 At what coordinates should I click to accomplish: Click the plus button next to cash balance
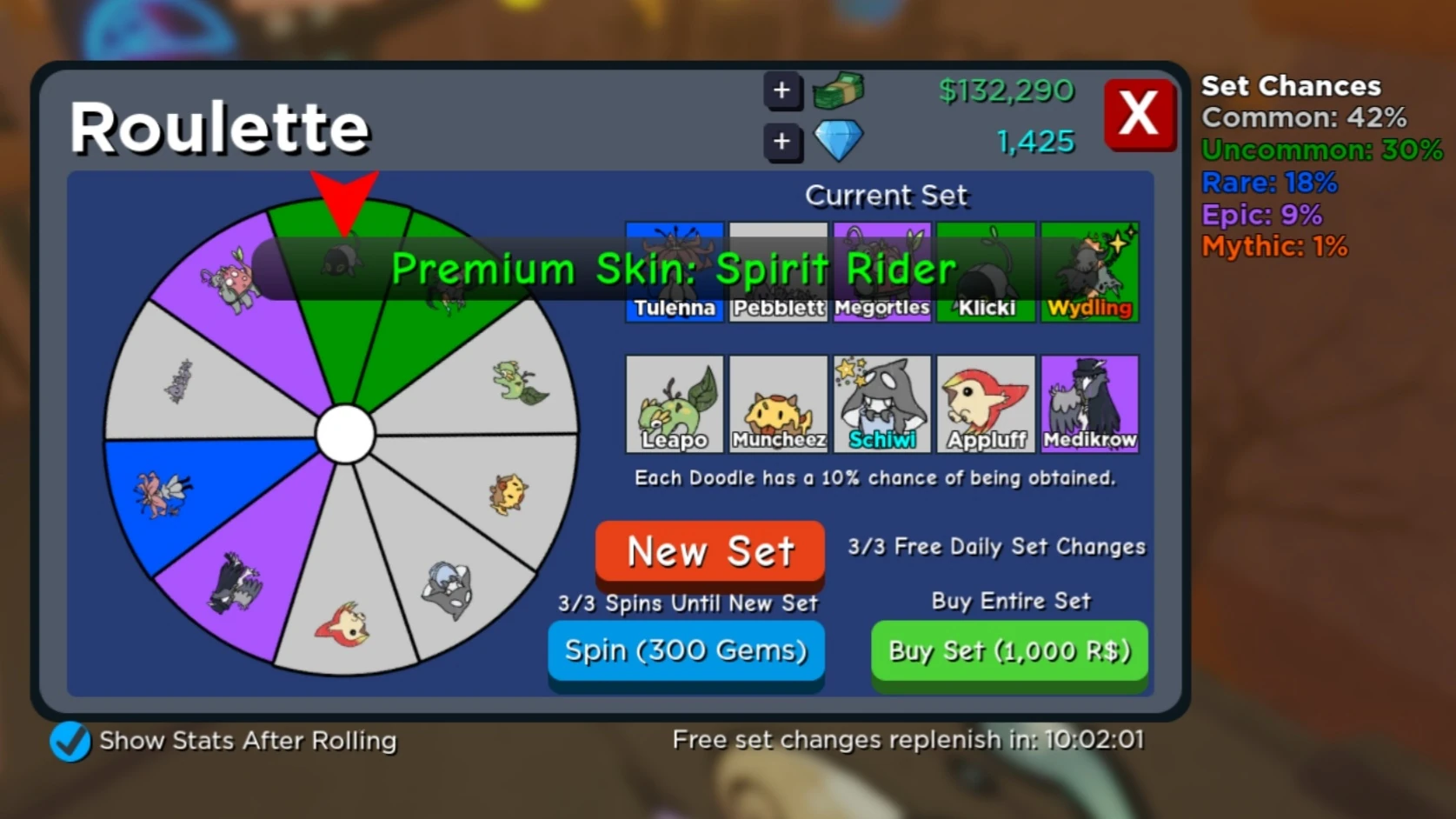[781, 90]
